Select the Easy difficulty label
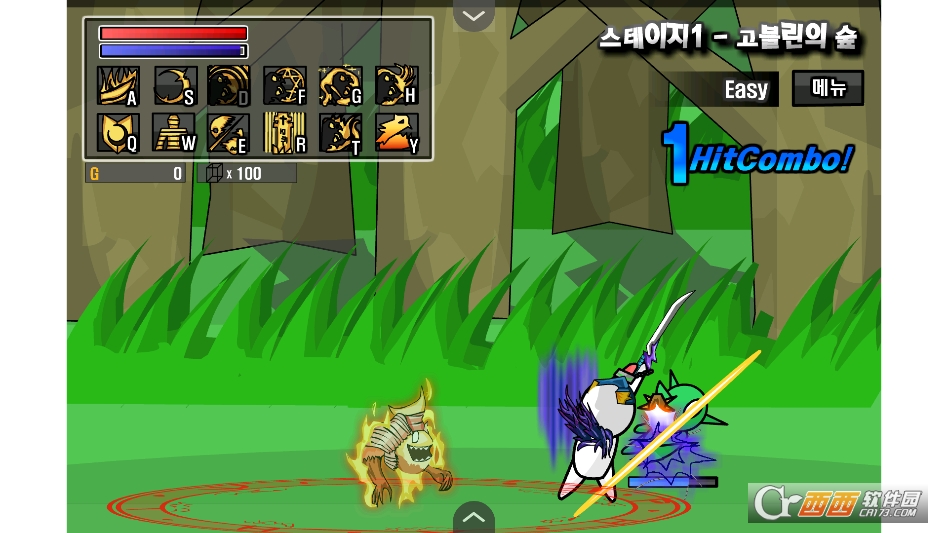This screenshot has width=948, height=533. tap(746, 90)
